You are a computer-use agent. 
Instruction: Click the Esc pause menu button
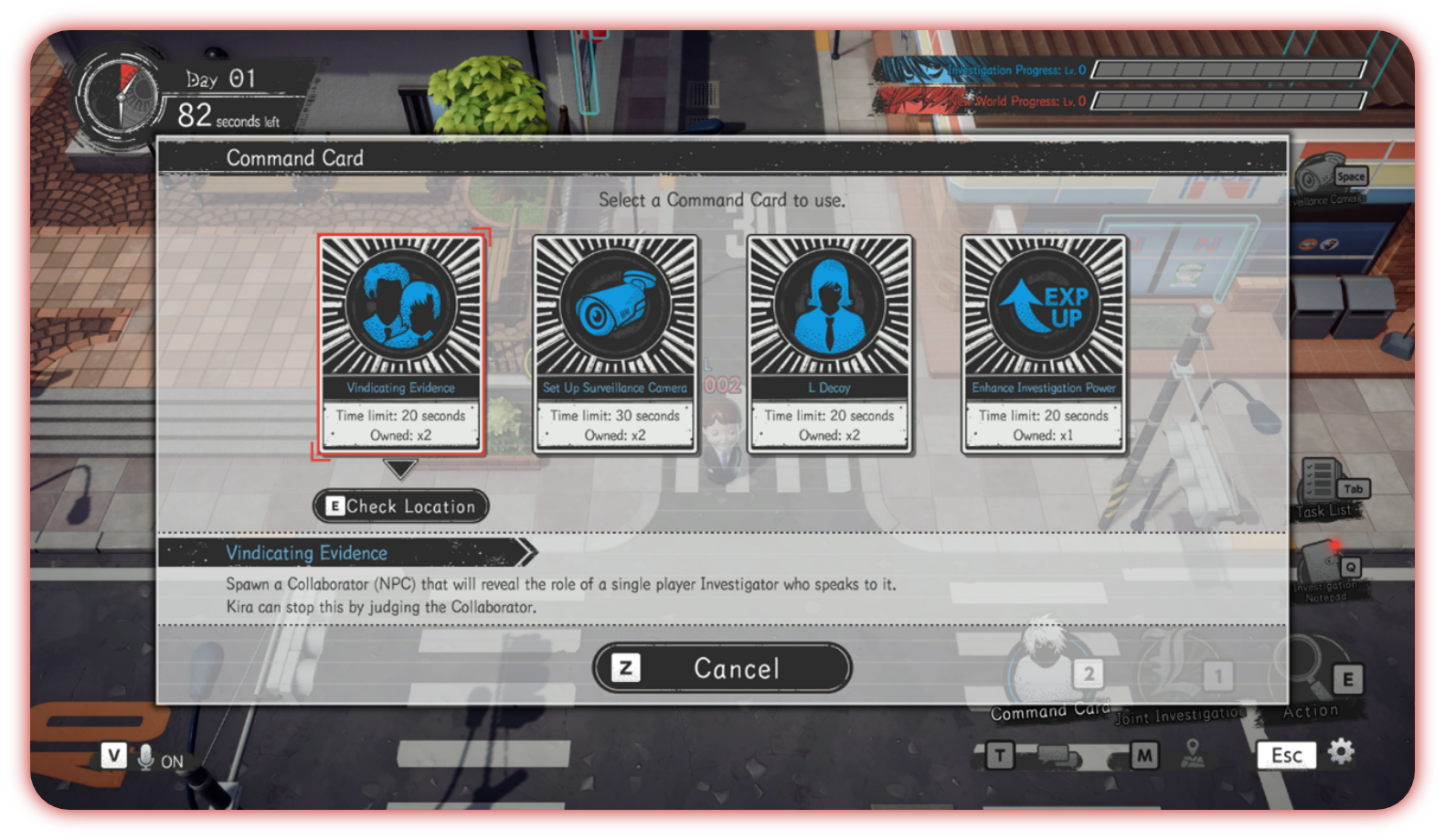[1285, 755]
